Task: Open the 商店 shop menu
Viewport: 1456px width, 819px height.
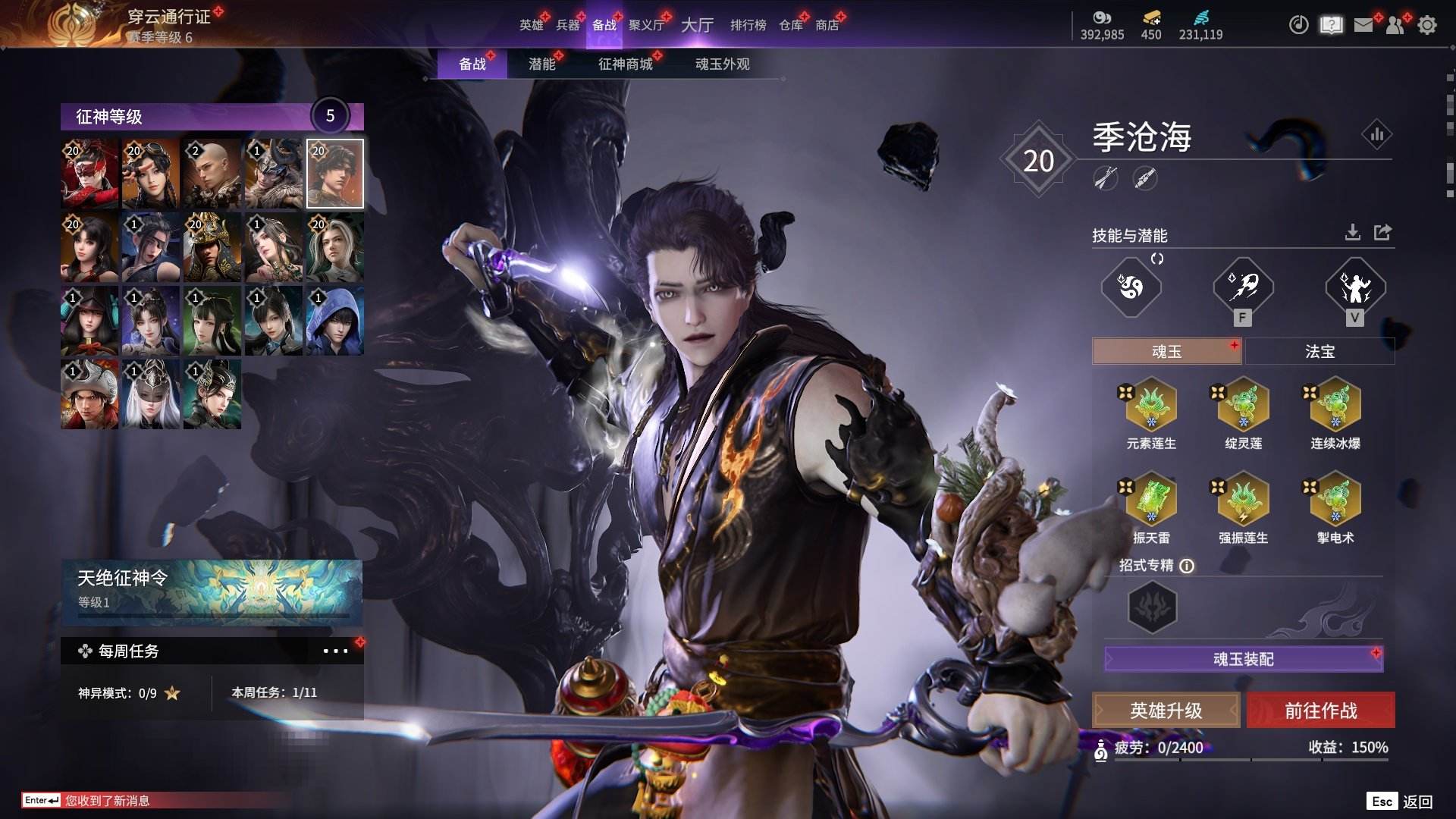Action: [x=827, y=25]
